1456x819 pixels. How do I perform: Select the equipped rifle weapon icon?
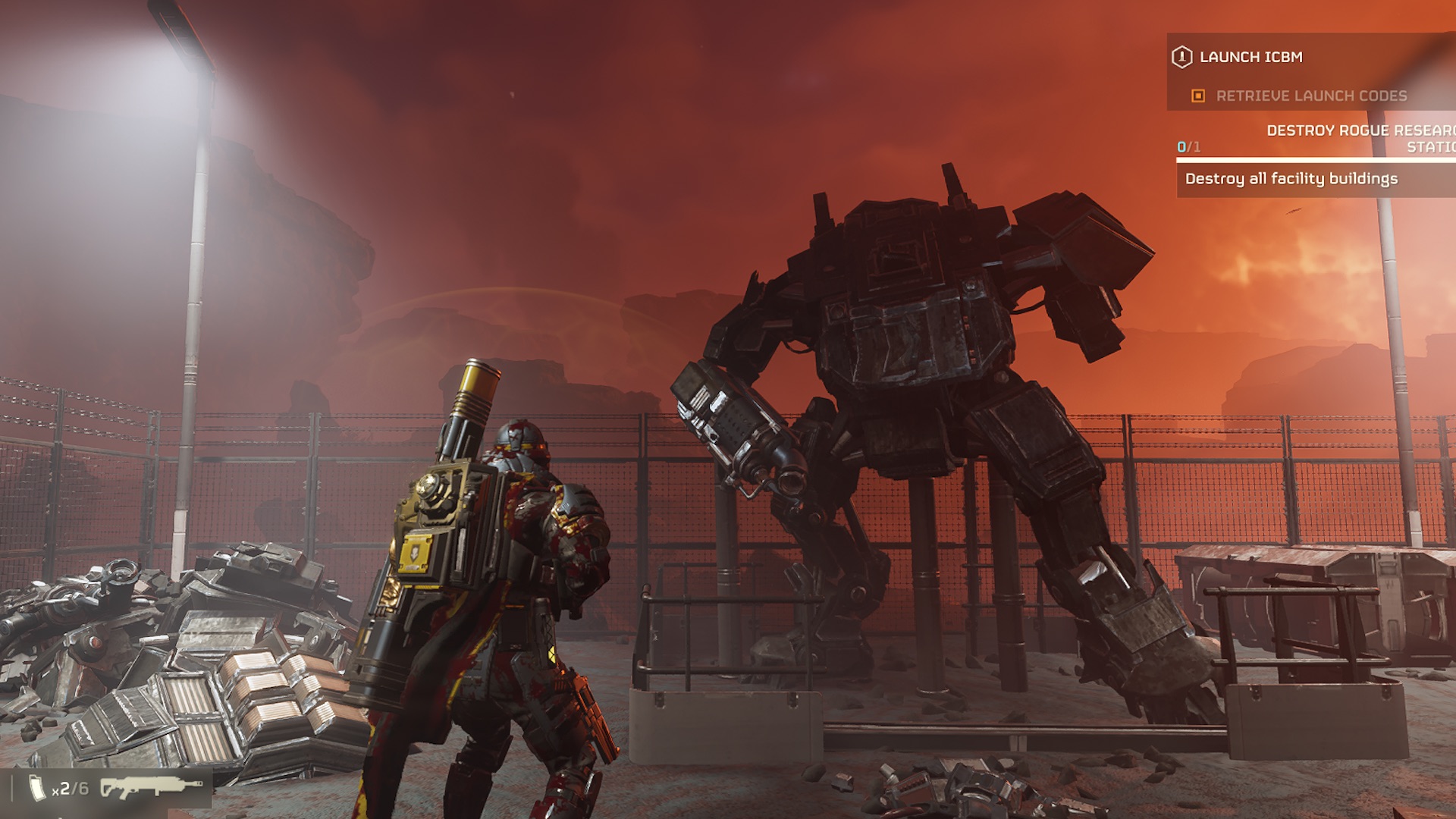tap(152, 789)
